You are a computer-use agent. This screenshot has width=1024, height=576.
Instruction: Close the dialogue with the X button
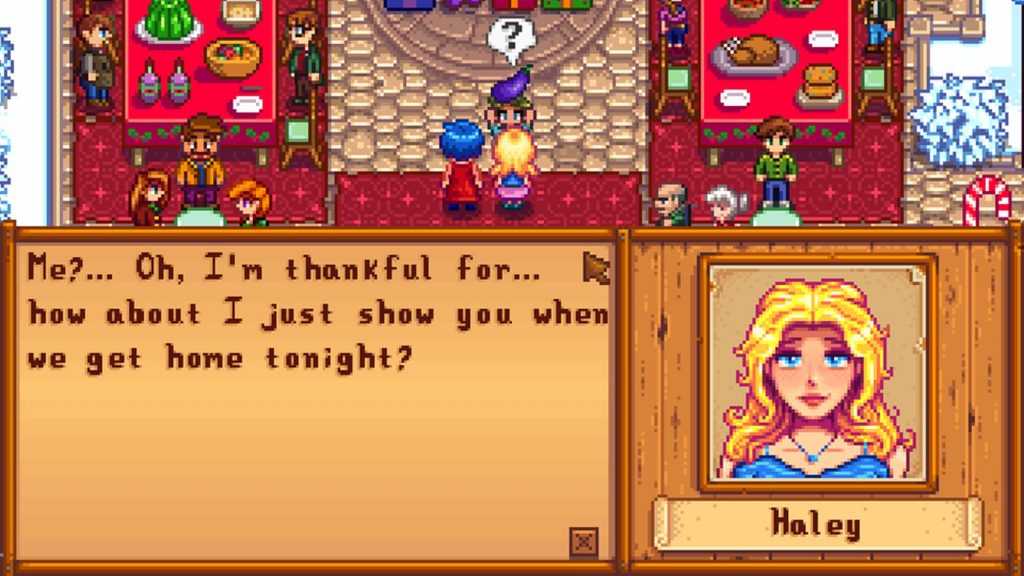coord(584,541)
